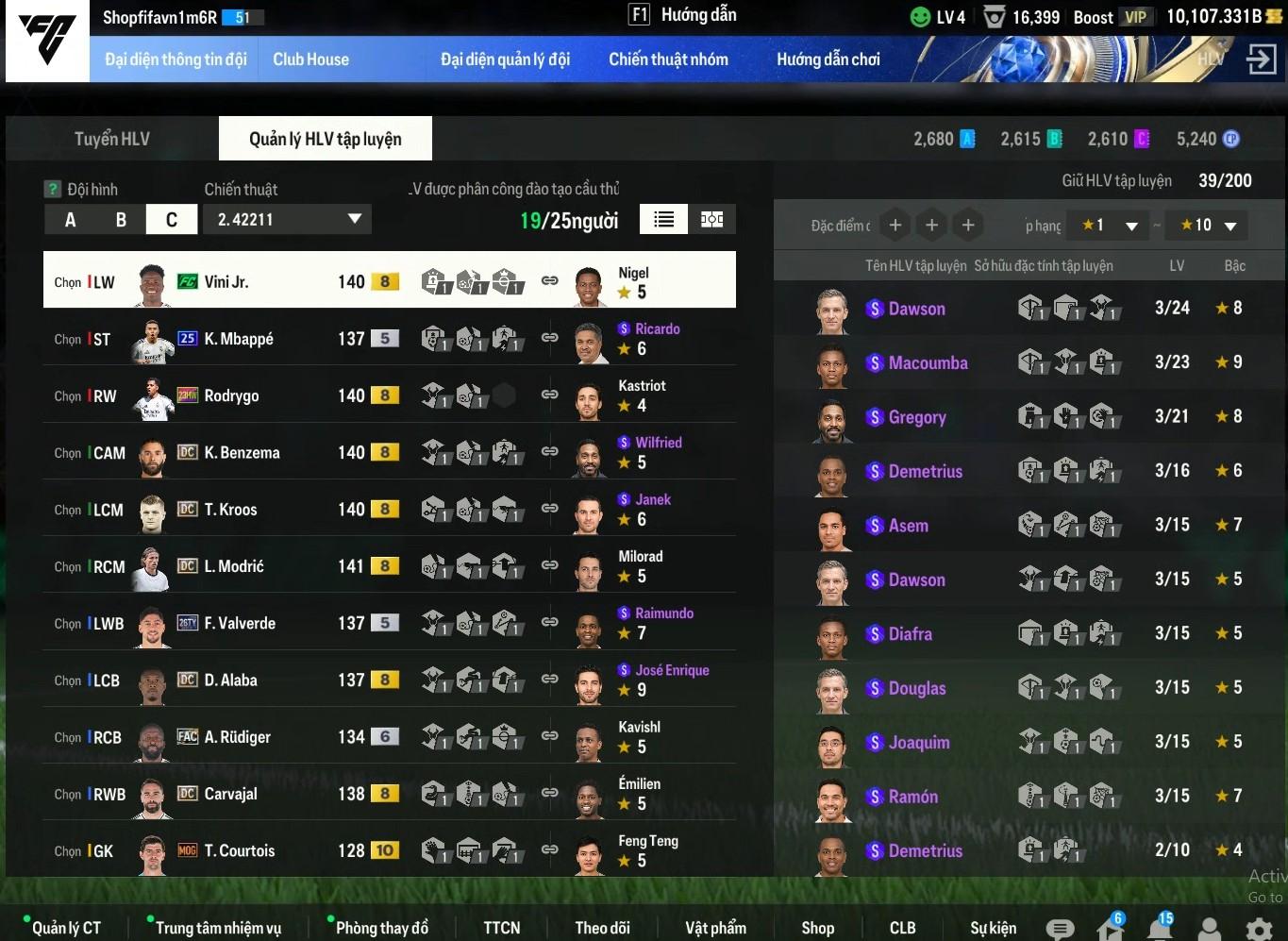Viewport: 1288px width, 941px height.
Task: Open the maximum star rank dropdown
Action: click(1209, 226)
